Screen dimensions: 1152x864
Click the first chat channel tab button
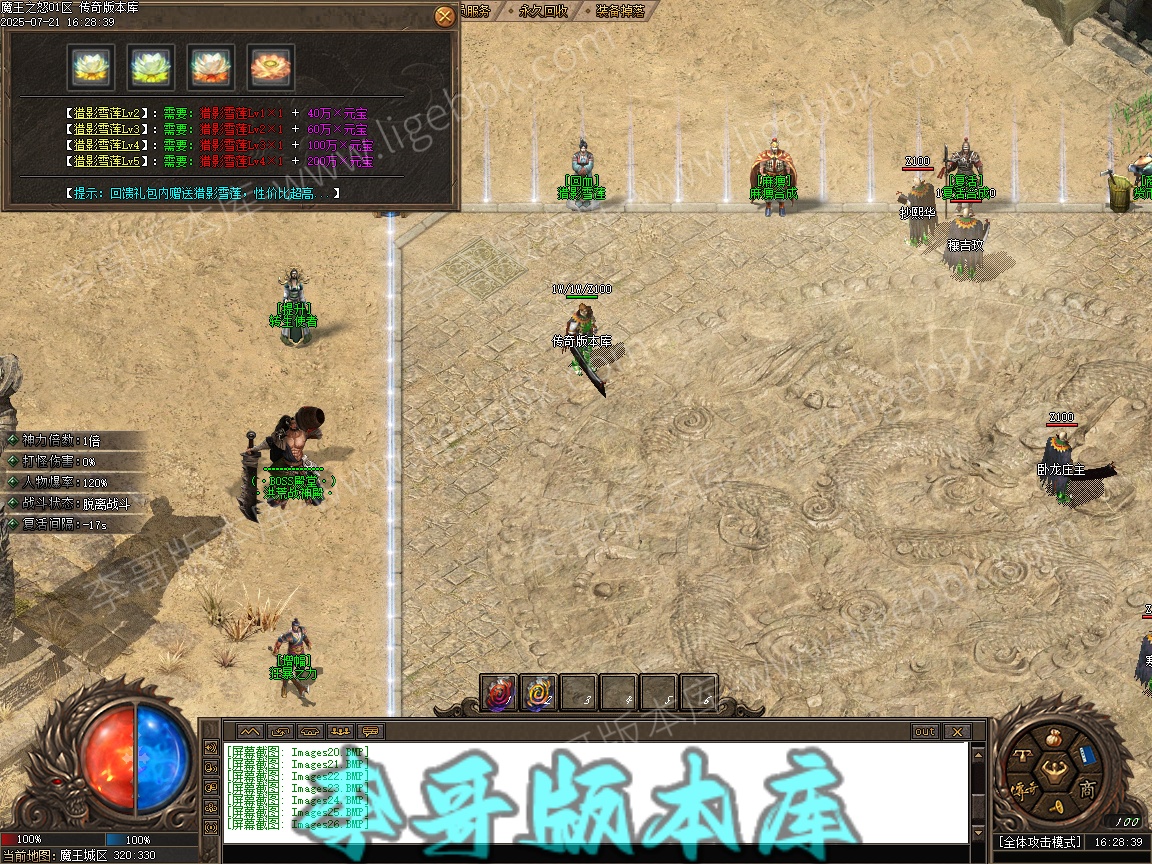249,732
